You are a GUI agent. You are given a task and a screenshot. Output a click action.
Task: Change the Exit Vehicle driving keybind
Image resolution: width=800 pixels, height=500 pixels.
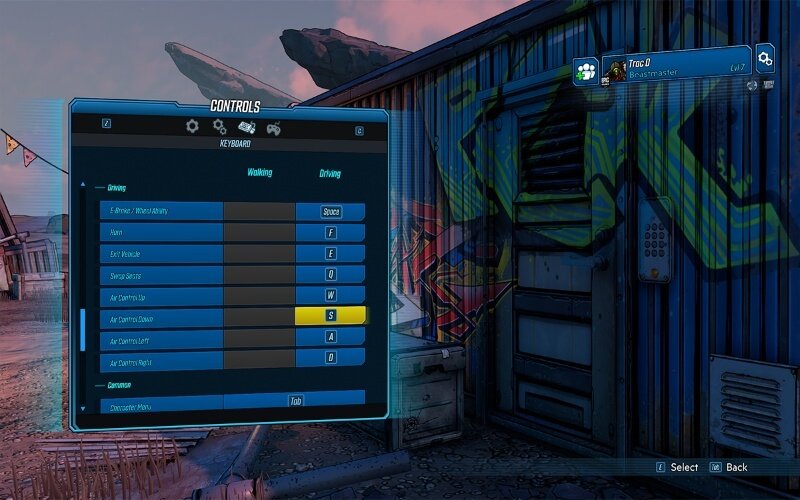(x=330, y=254)
